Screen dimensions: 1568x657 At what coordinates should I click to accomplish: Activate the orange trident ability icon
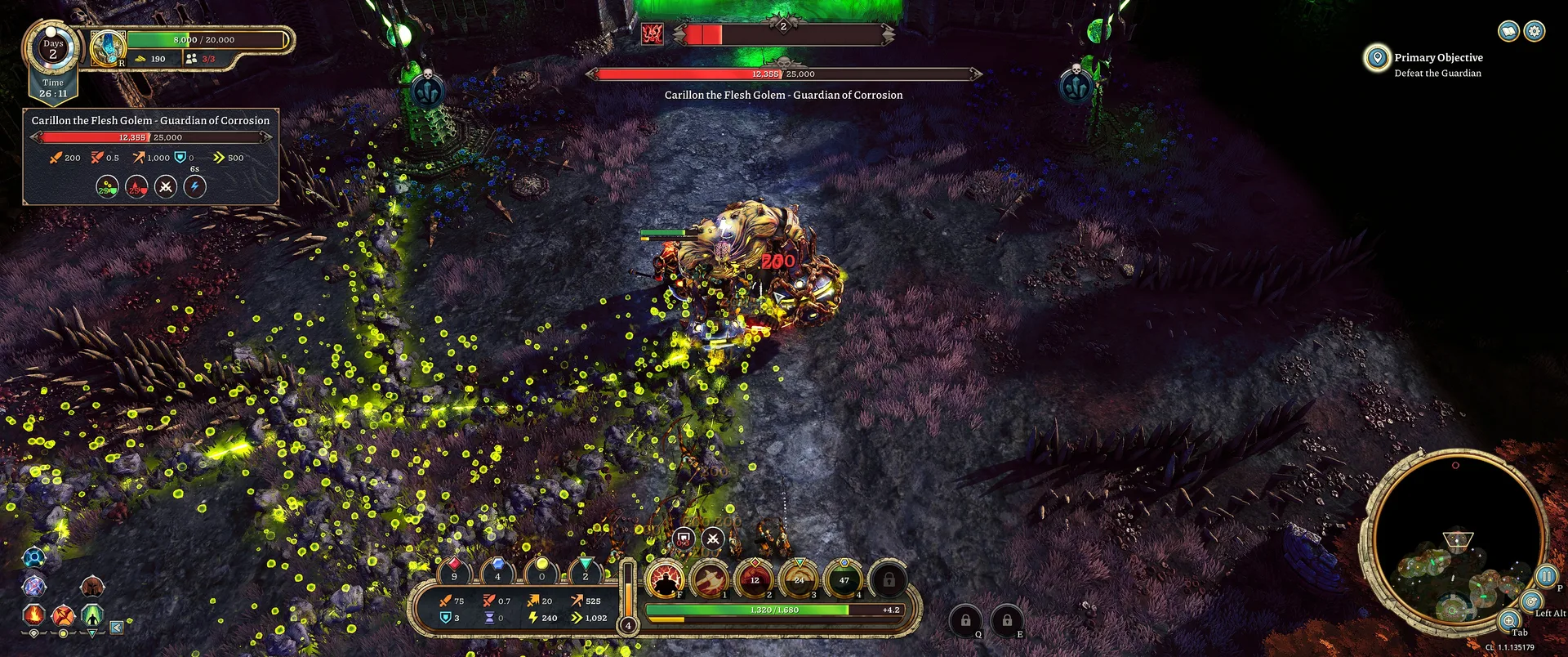63,615
